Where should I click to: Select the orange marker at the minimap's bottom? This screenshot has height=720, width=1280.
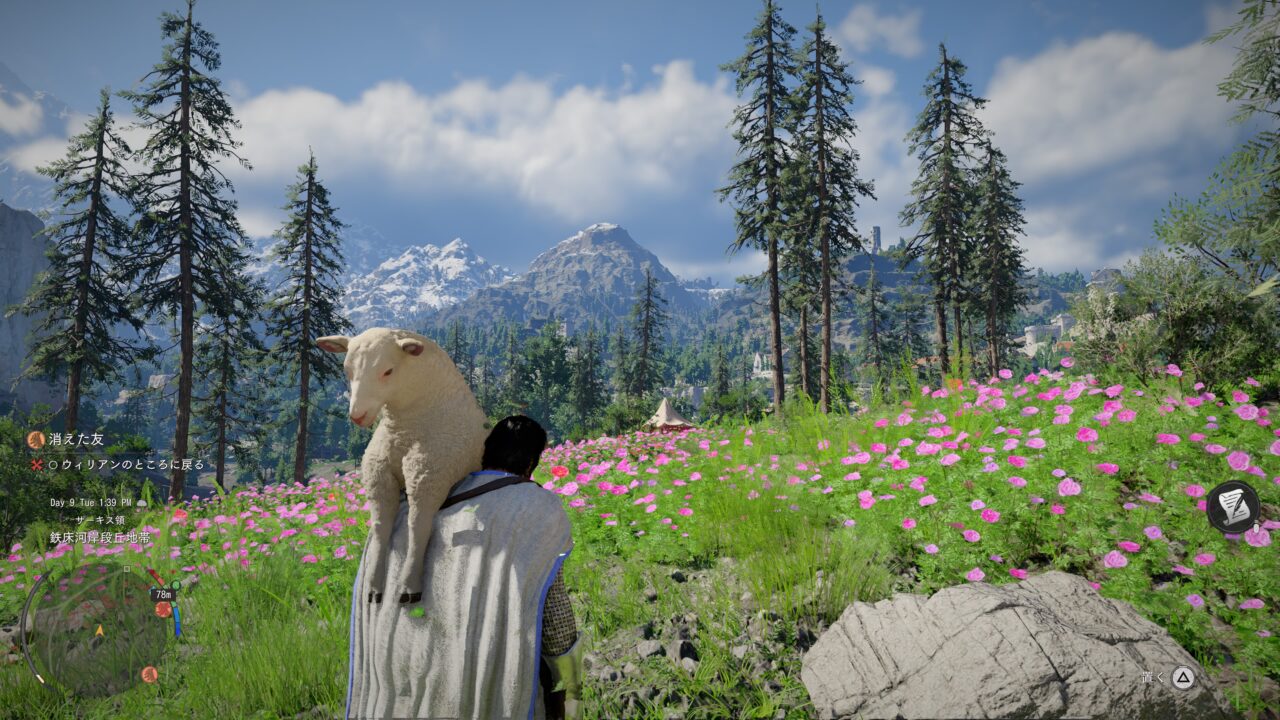pyautogui.click(x=149, y=674)
